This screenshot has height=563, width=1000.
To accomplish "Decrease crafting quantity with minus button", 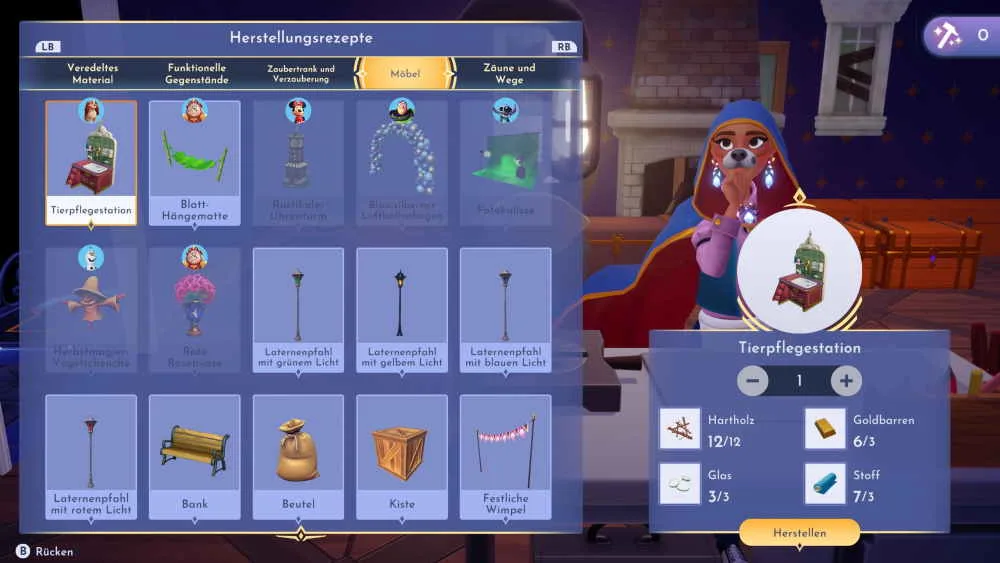I will pos(752,381).
